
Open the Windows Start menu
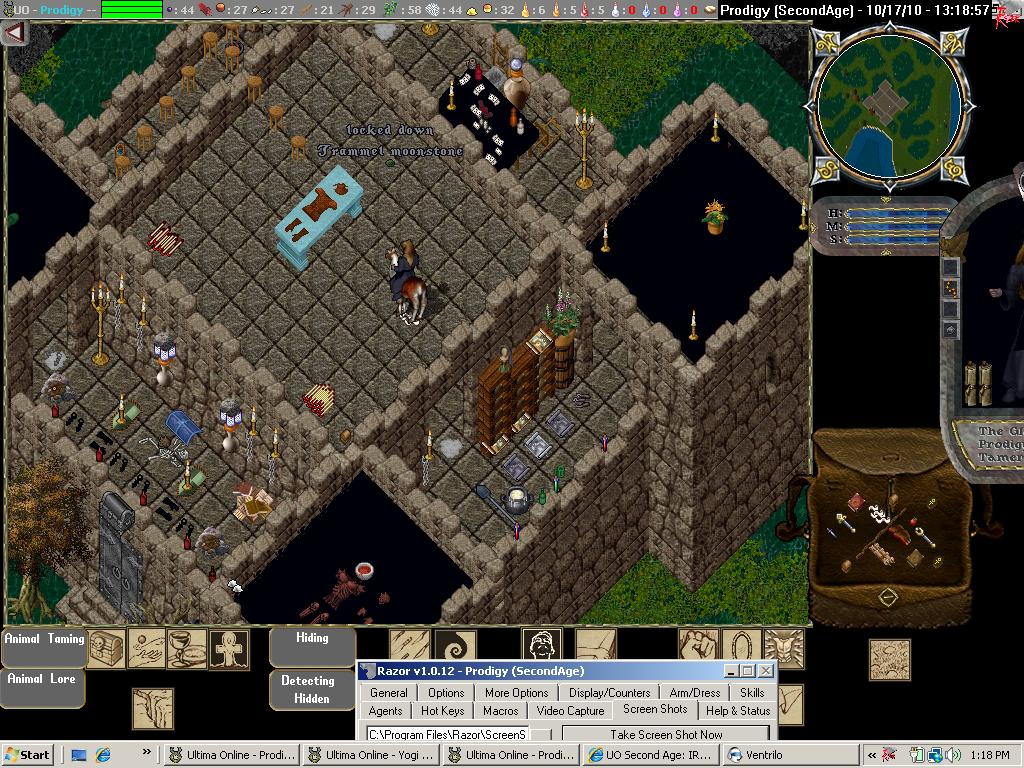[28, 755]
